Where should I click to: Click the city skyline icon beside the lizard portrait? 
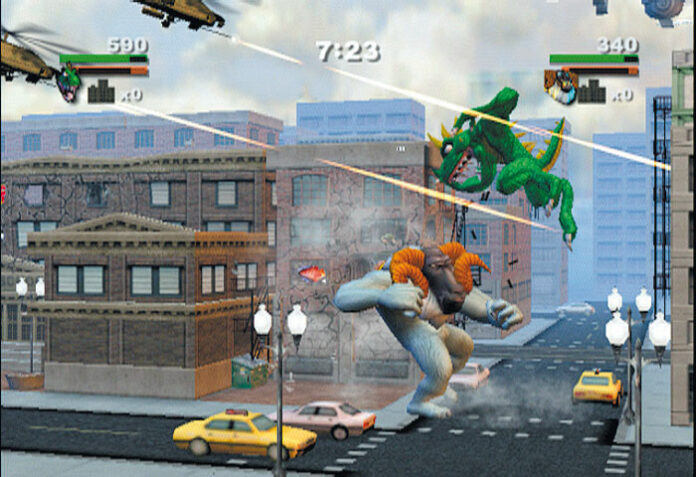[x=103, y=93]
